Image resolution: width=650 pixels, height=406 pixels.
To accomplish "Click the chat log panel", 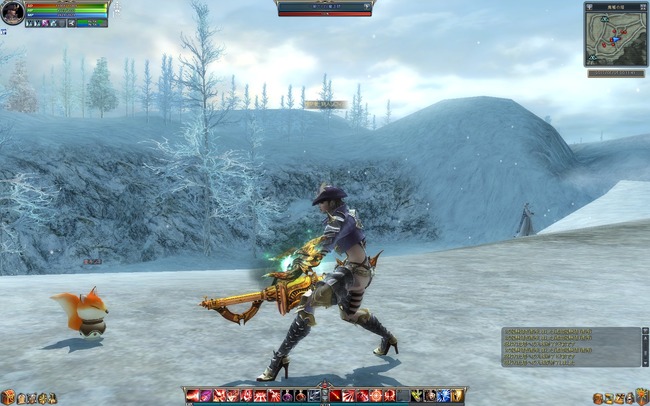I will click(x=571, y=346).
